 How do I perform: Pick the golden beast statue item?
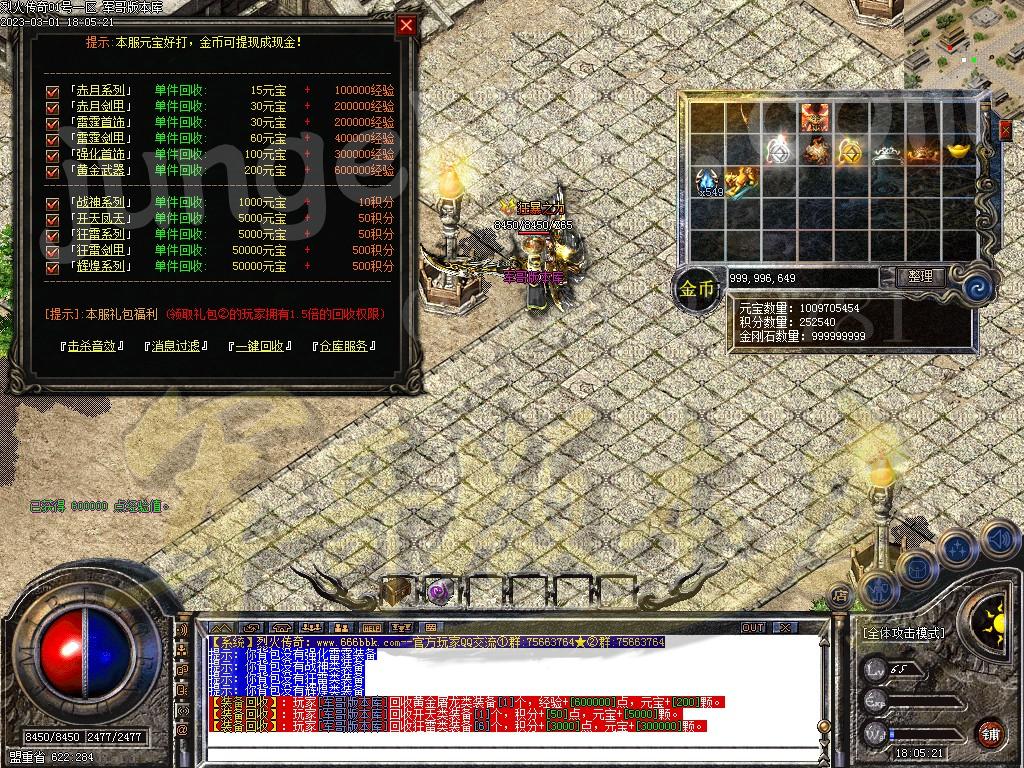pos(741,181)
